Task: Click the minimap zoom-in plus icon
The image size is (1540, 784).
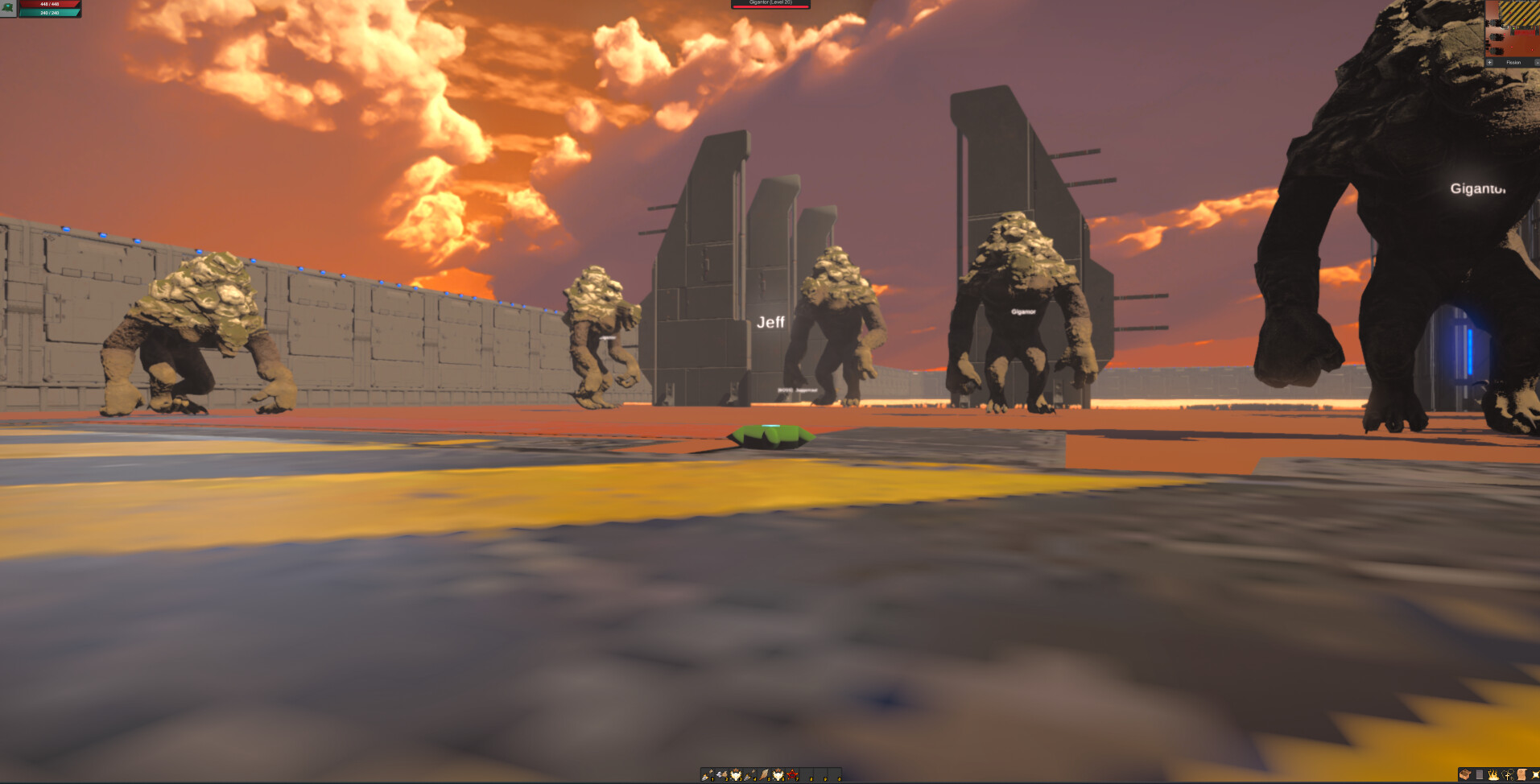Action: coord(1489,62)
